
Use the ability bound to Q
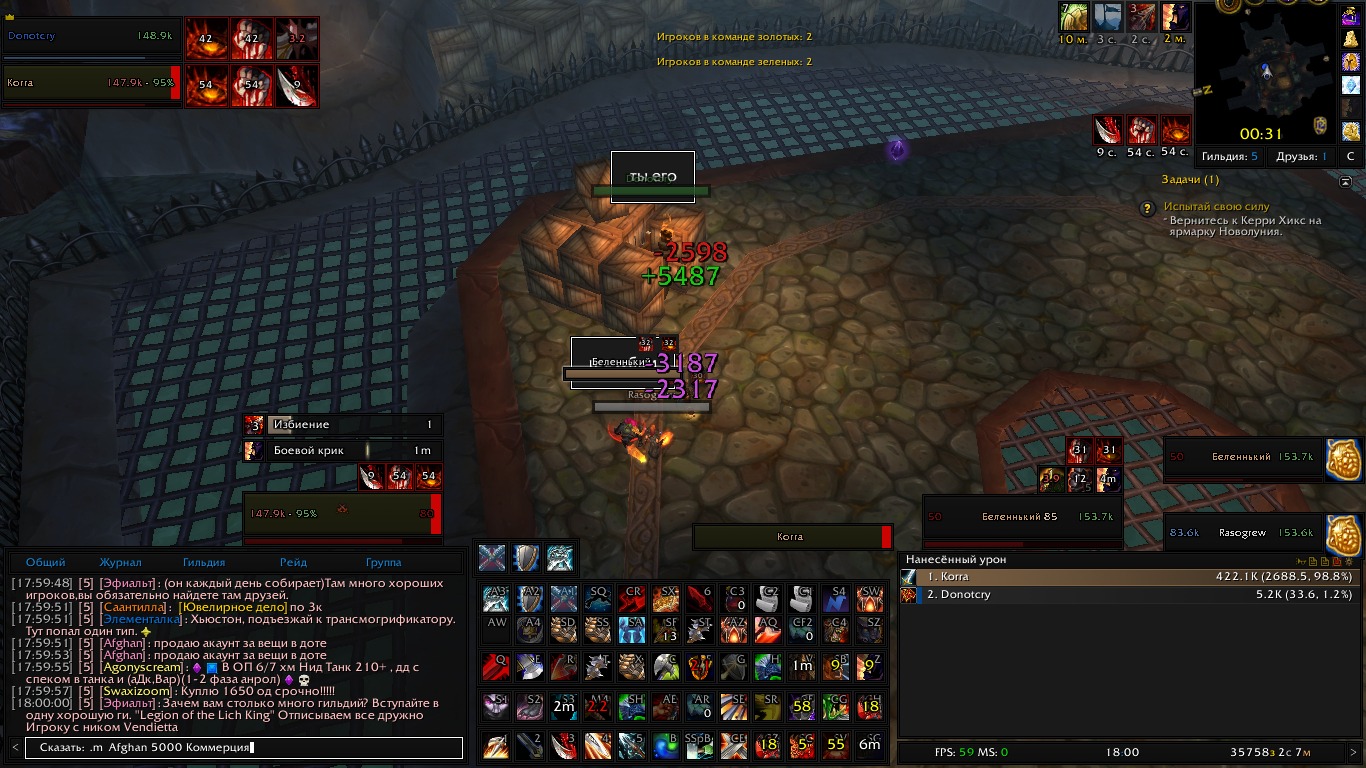click(x=496, y=666)
